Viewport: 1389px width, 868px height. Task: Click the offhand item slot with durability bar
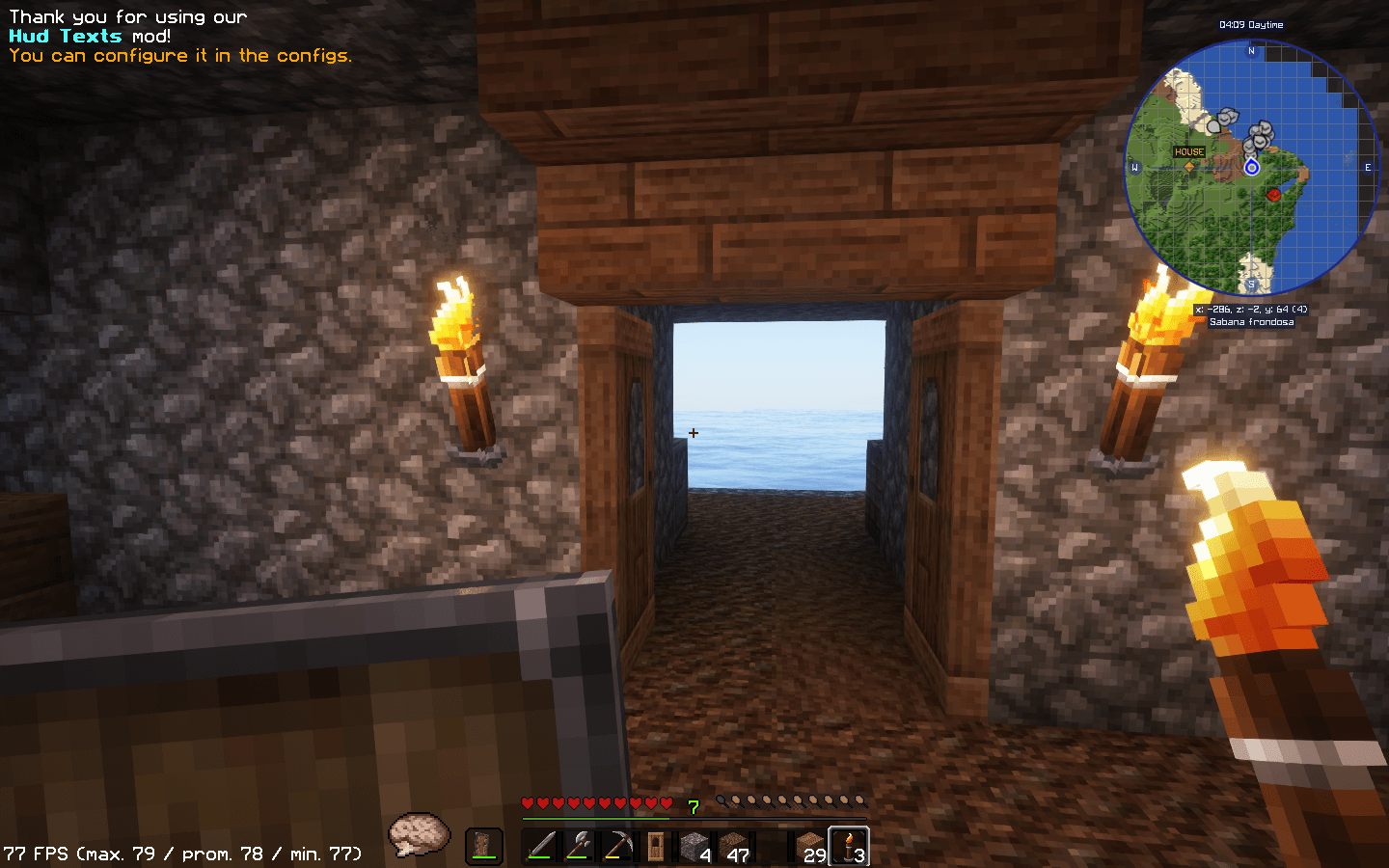[484, 844]
